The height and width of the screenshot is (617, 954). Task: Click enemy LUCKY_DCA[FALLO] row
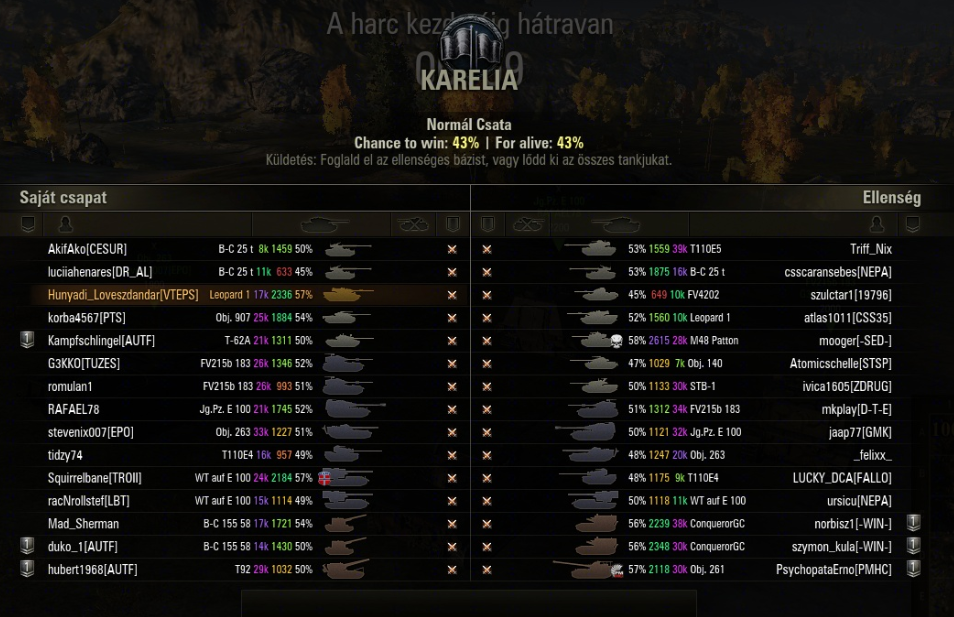tap(842, 478)
